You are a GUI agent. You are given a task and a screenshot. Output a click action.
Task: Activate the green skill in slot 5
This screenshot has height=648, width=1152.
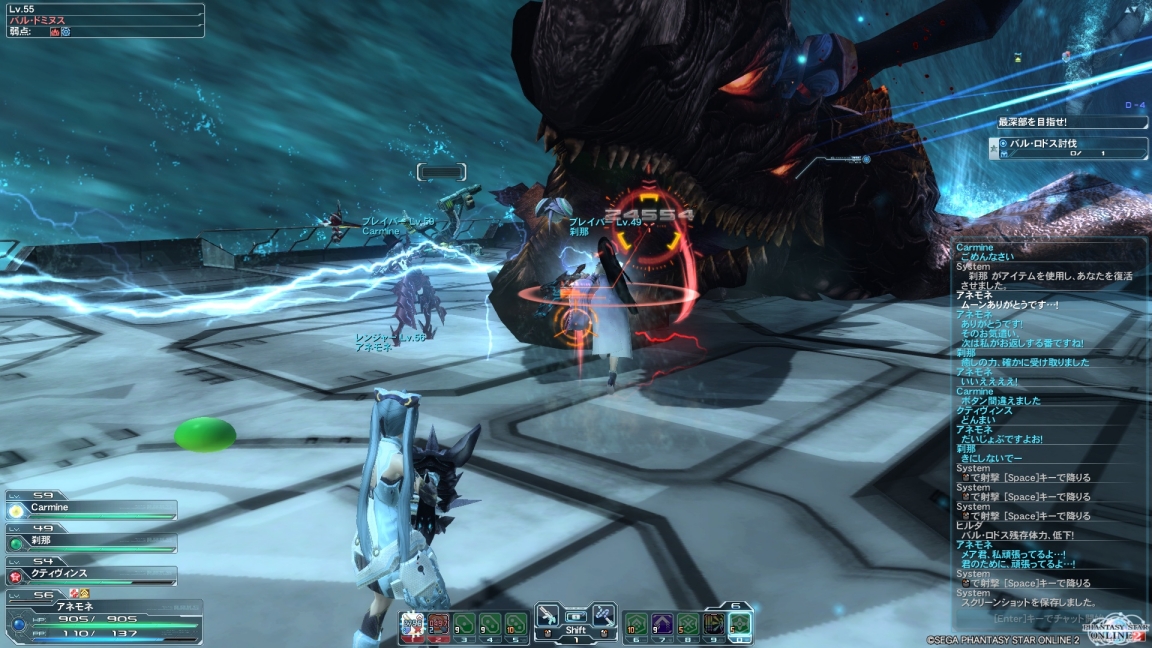(515, 624)
